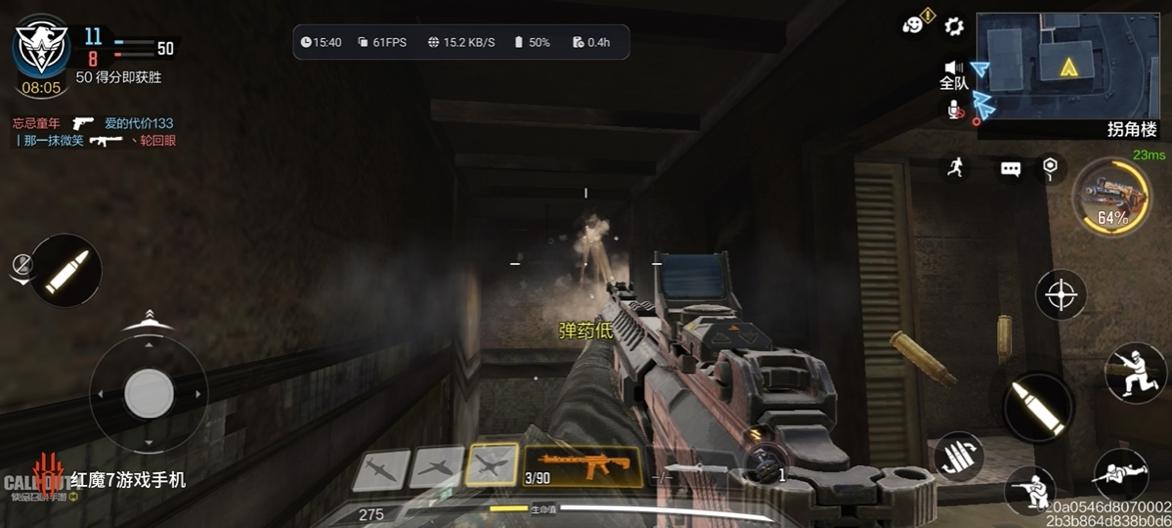Tap the fire button beside the reload icon

1037,407
